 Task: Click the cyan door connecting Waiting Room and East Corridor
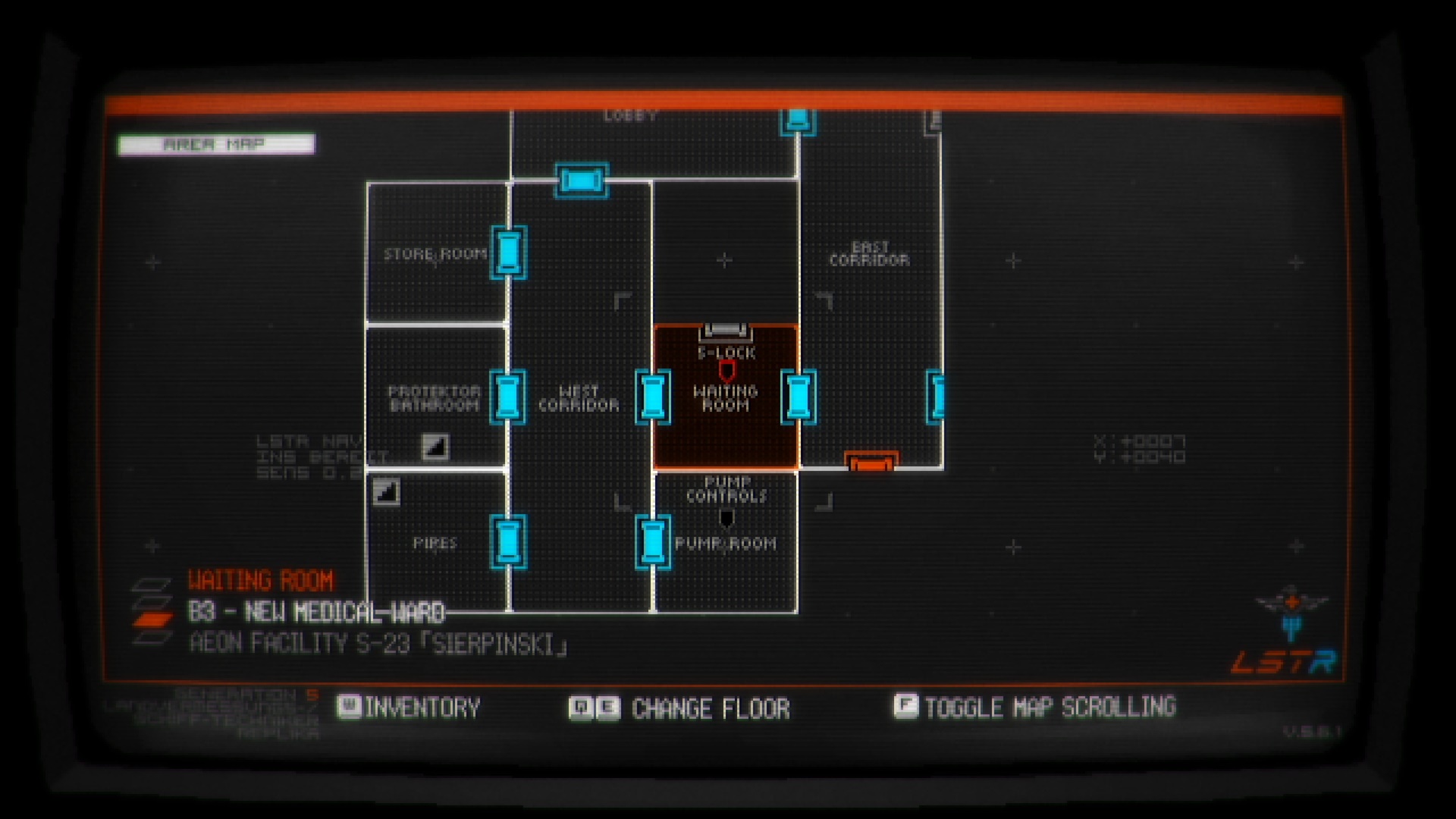click(799, 398)
